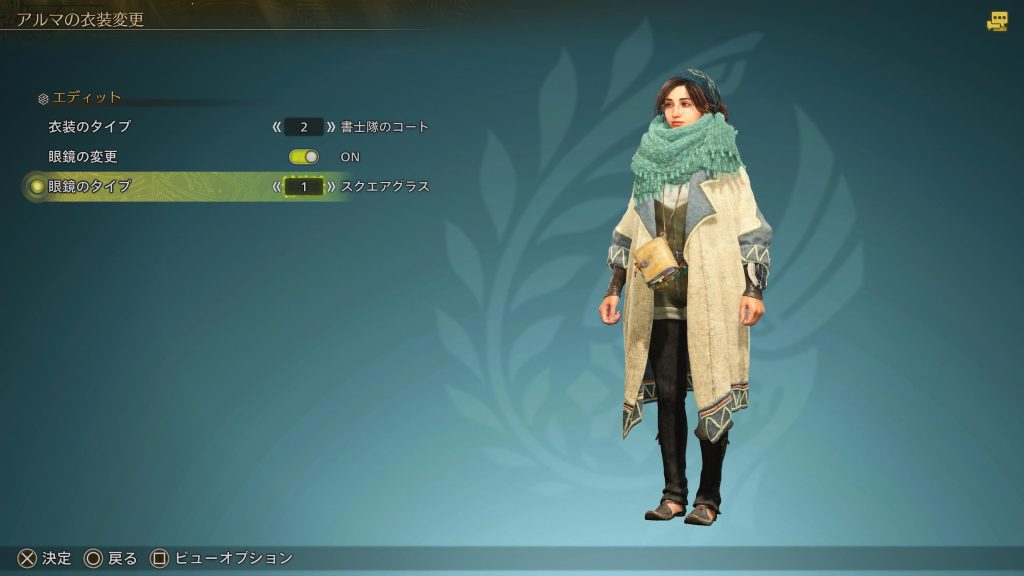Open the yellow chat icon at top-right

pos(997,21)
